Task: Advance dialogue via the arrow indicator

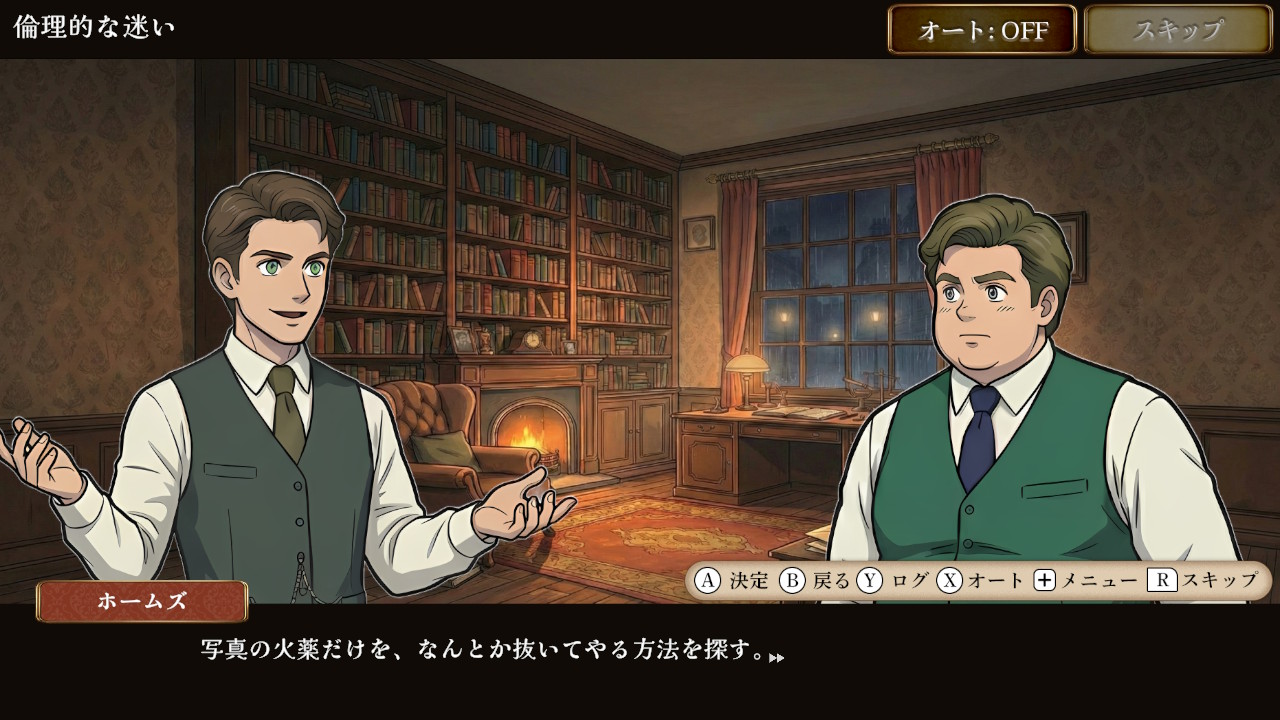Action: point(777,657)
